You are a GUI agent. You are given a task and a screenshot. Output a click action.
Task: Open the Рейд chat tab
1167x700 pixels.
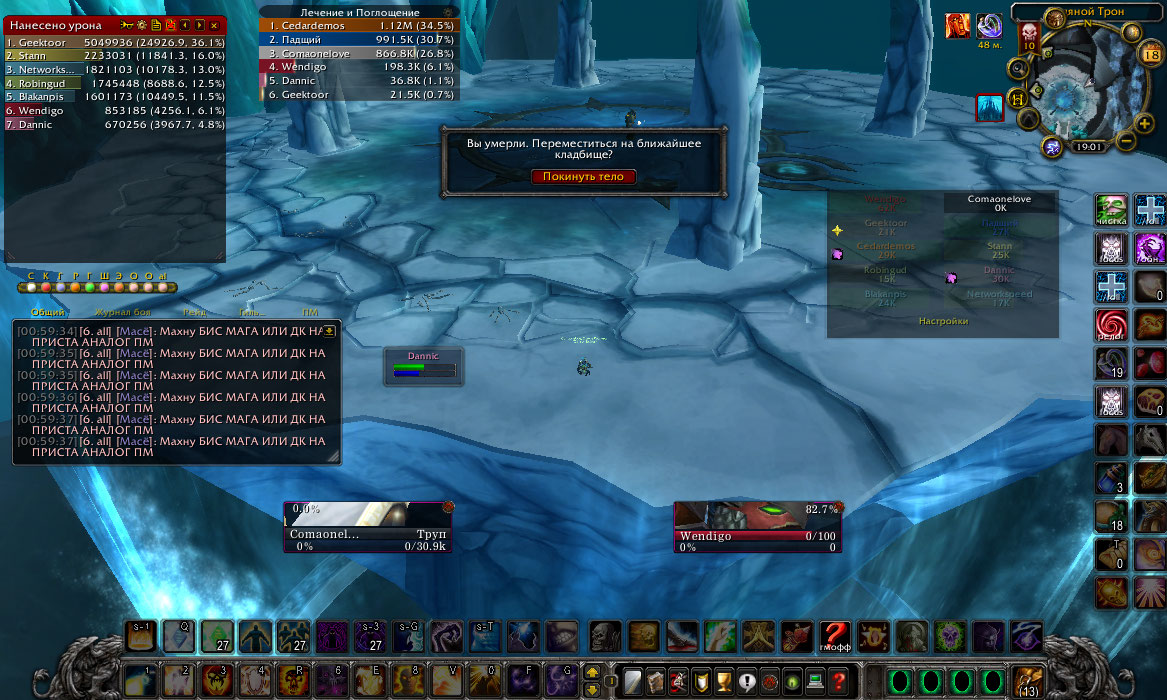pyautogui.click(x=194, y=313)
